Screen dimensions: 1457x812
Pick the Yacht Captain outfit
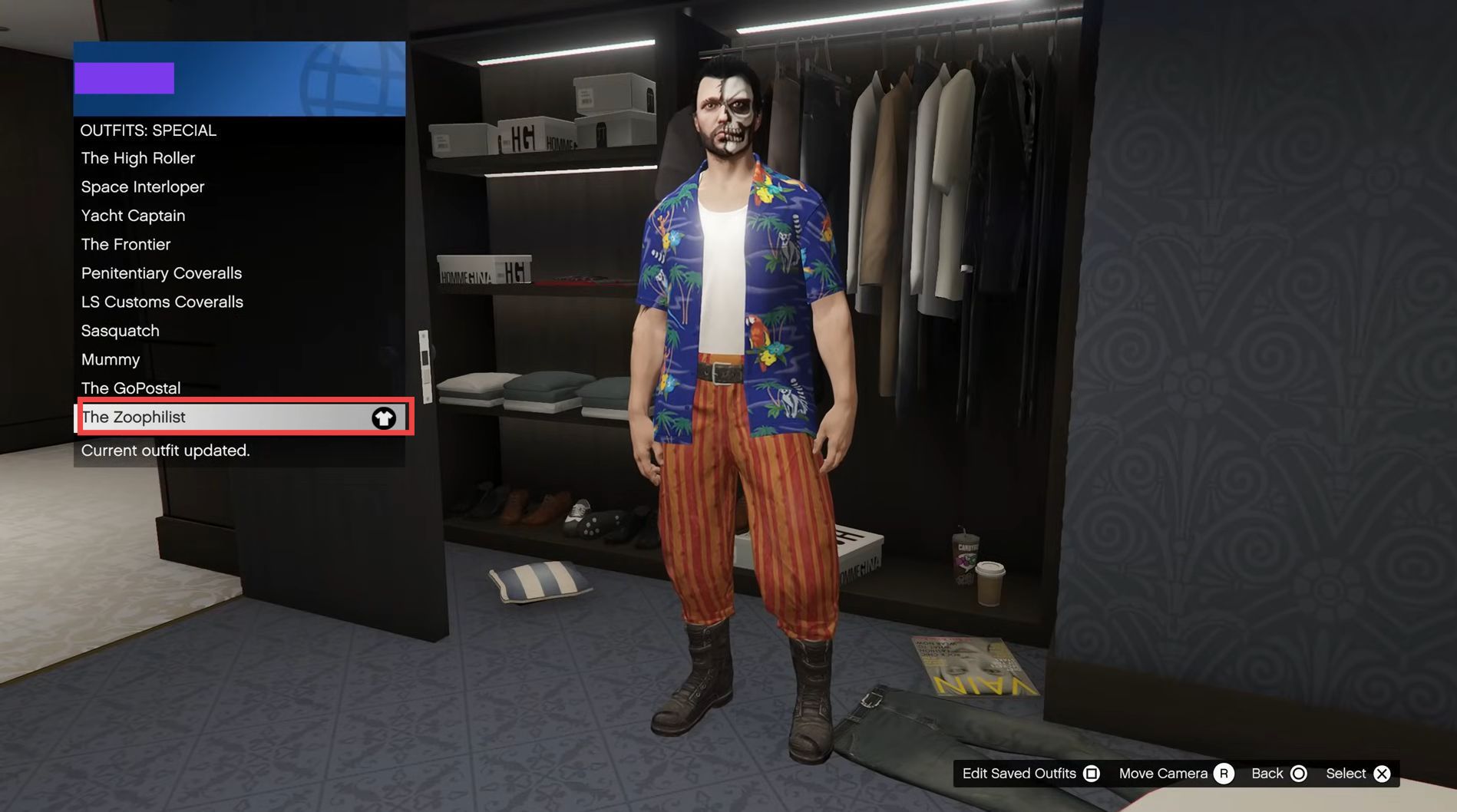134,216
